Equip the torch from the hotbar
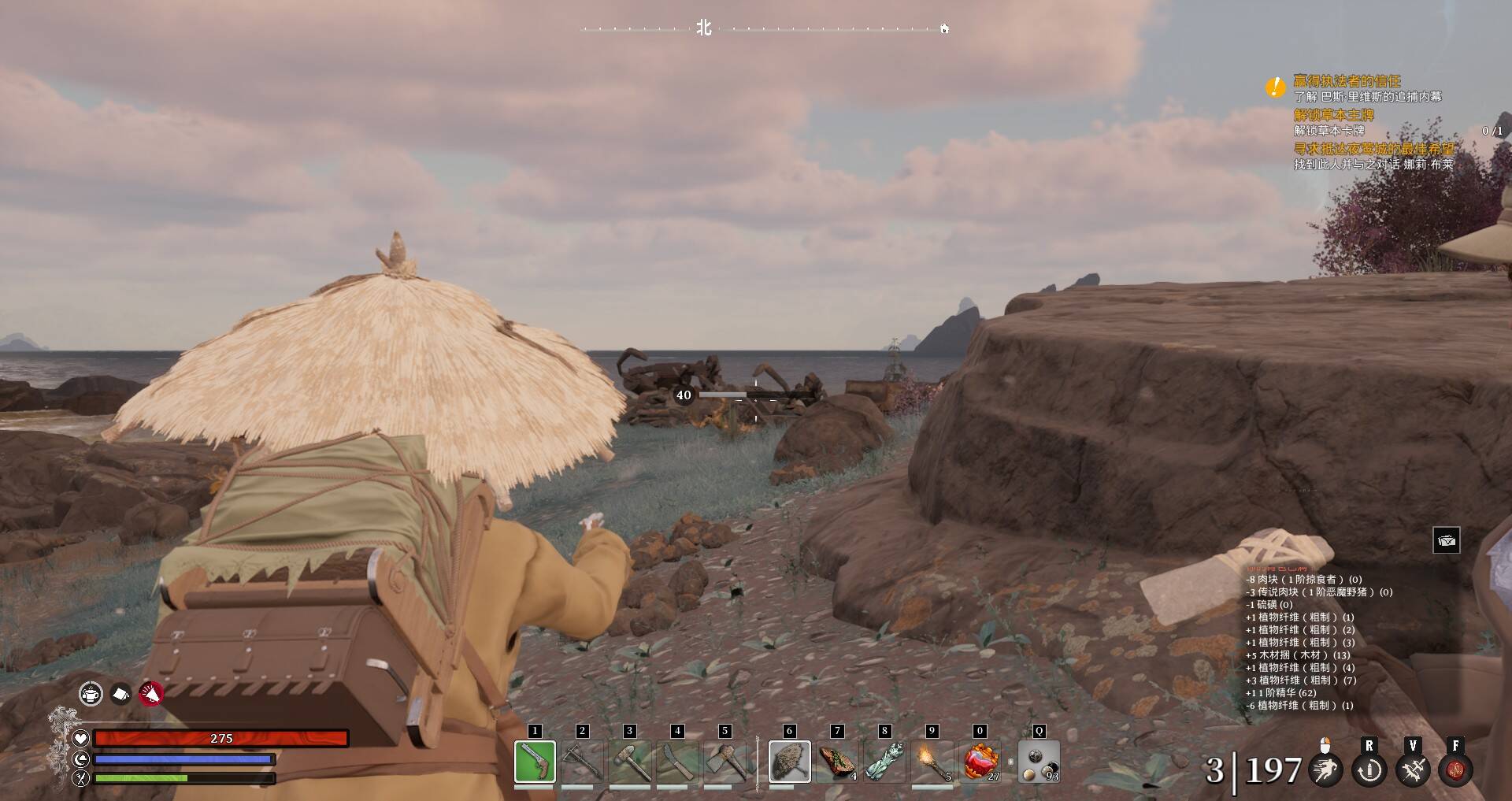The height and width of the screenshot is (801, 1512). (x=932, y=762)
